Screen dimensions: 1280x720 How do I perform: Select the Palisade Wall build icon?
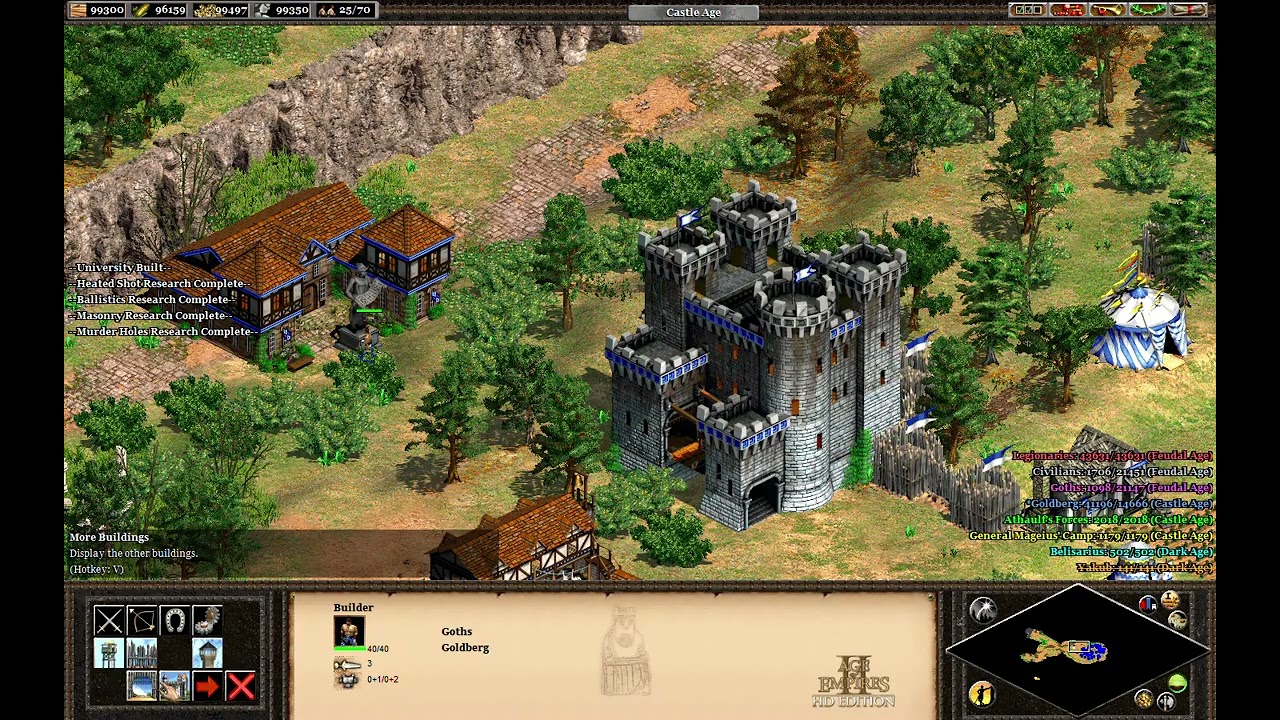(142, 654)
